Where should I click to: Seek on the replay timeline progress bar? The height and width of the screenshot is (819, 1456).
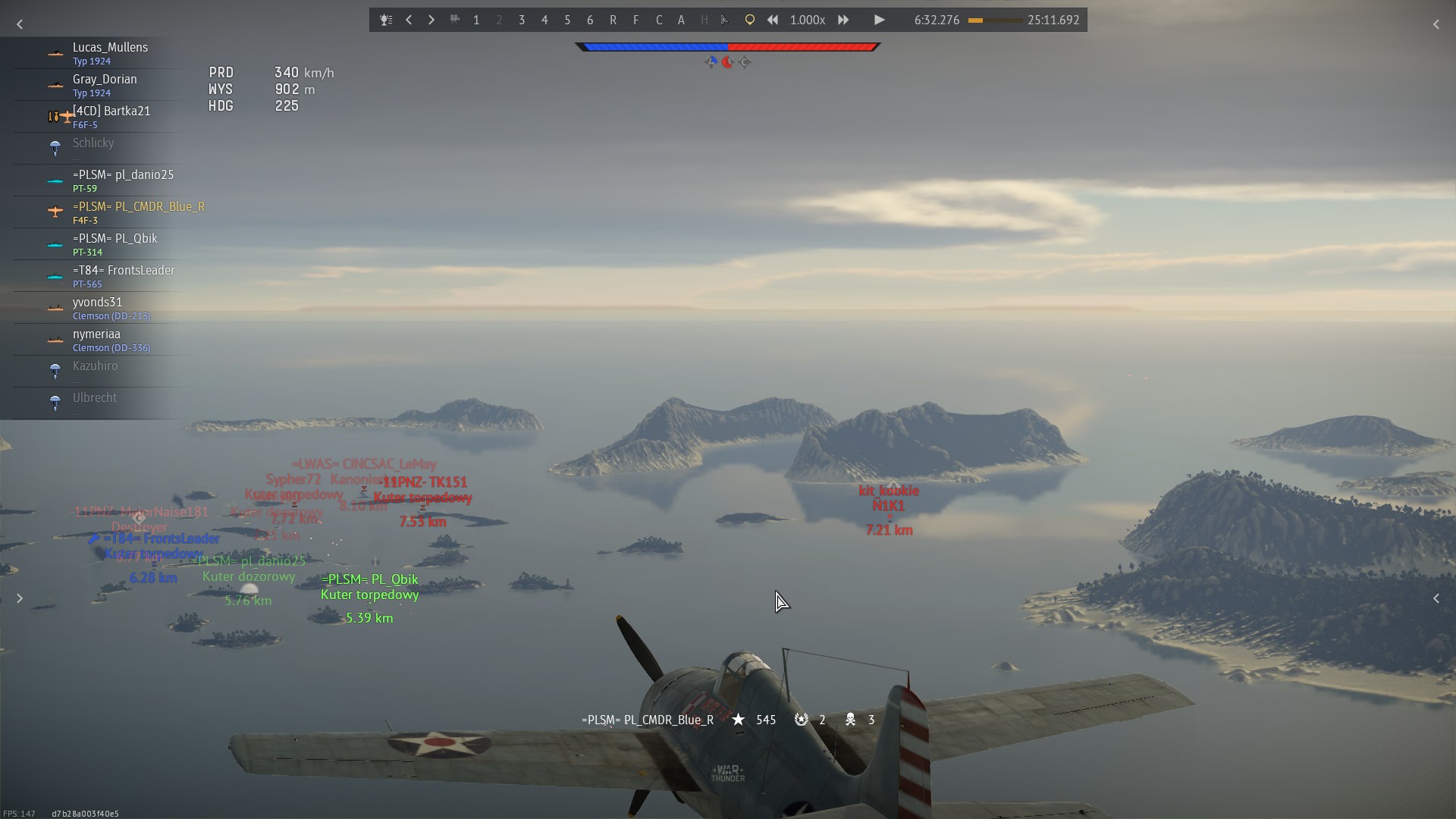coord(994,20)
